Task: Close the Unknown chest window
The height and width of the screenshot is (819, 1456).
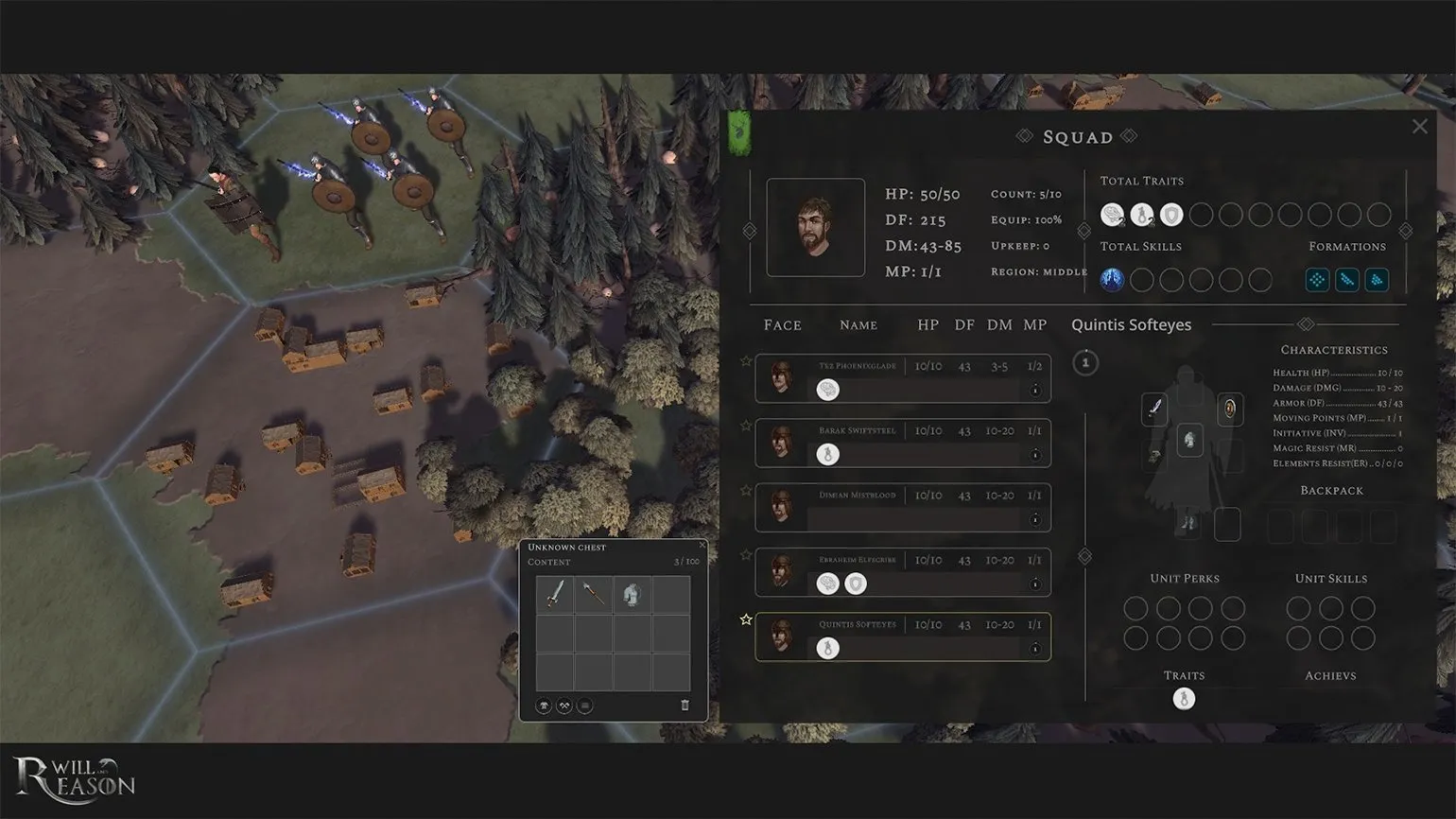Action: [702, 545]
